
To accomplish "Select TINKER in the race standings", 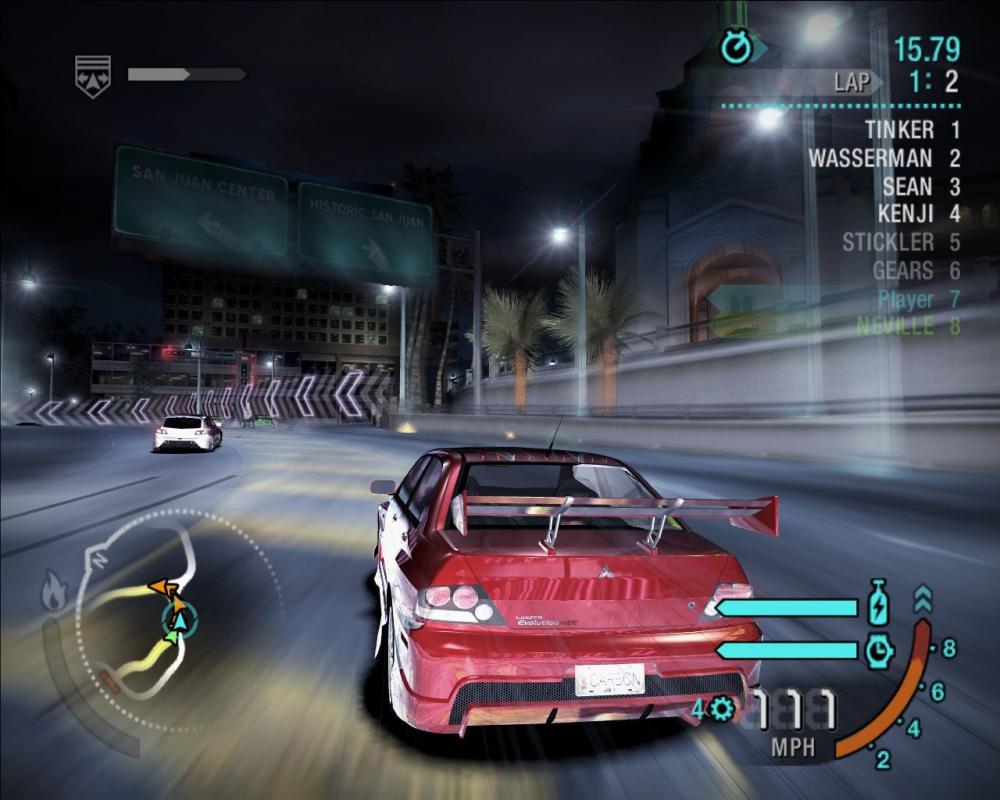I will tap(900, 130).
